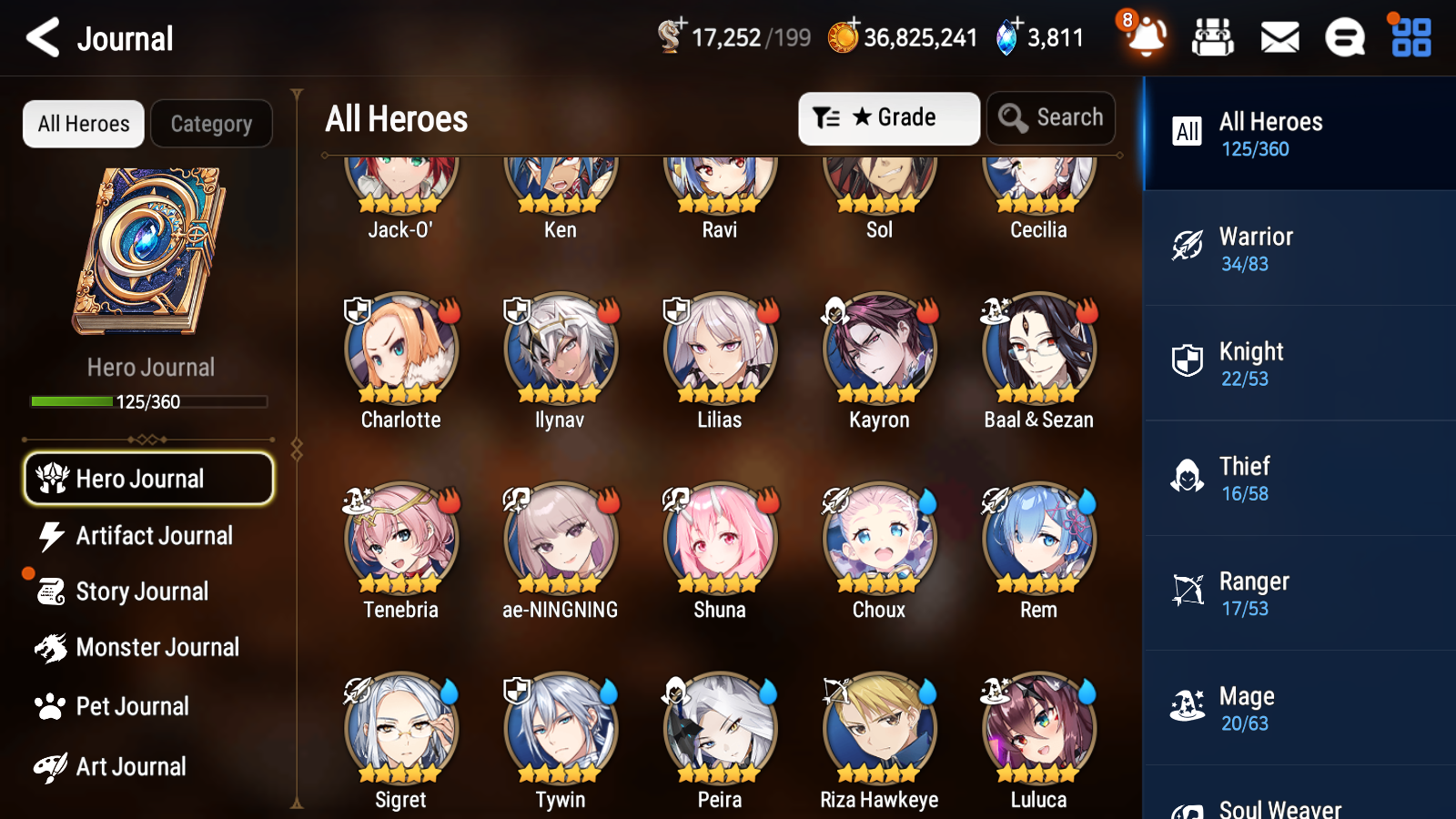Viewport: 1456px width, 819px height.
Task: Open the Grade sort dropdown
Action: click(x=888, y=117)
